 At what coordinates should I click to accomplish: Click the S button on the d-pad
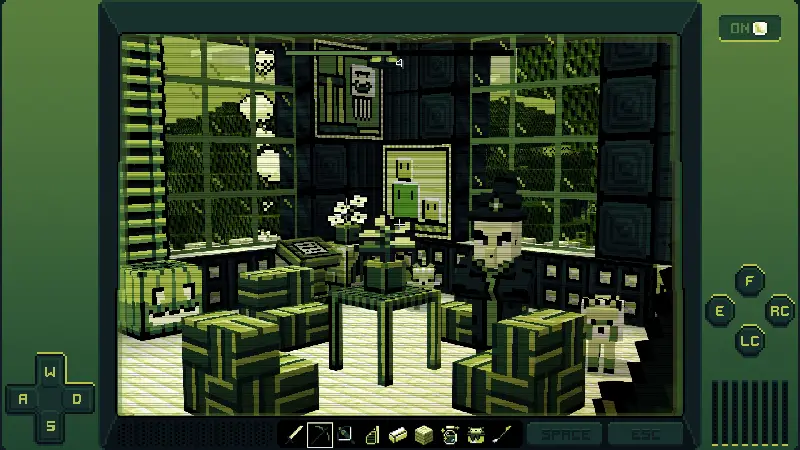click(x=51, y=426)
